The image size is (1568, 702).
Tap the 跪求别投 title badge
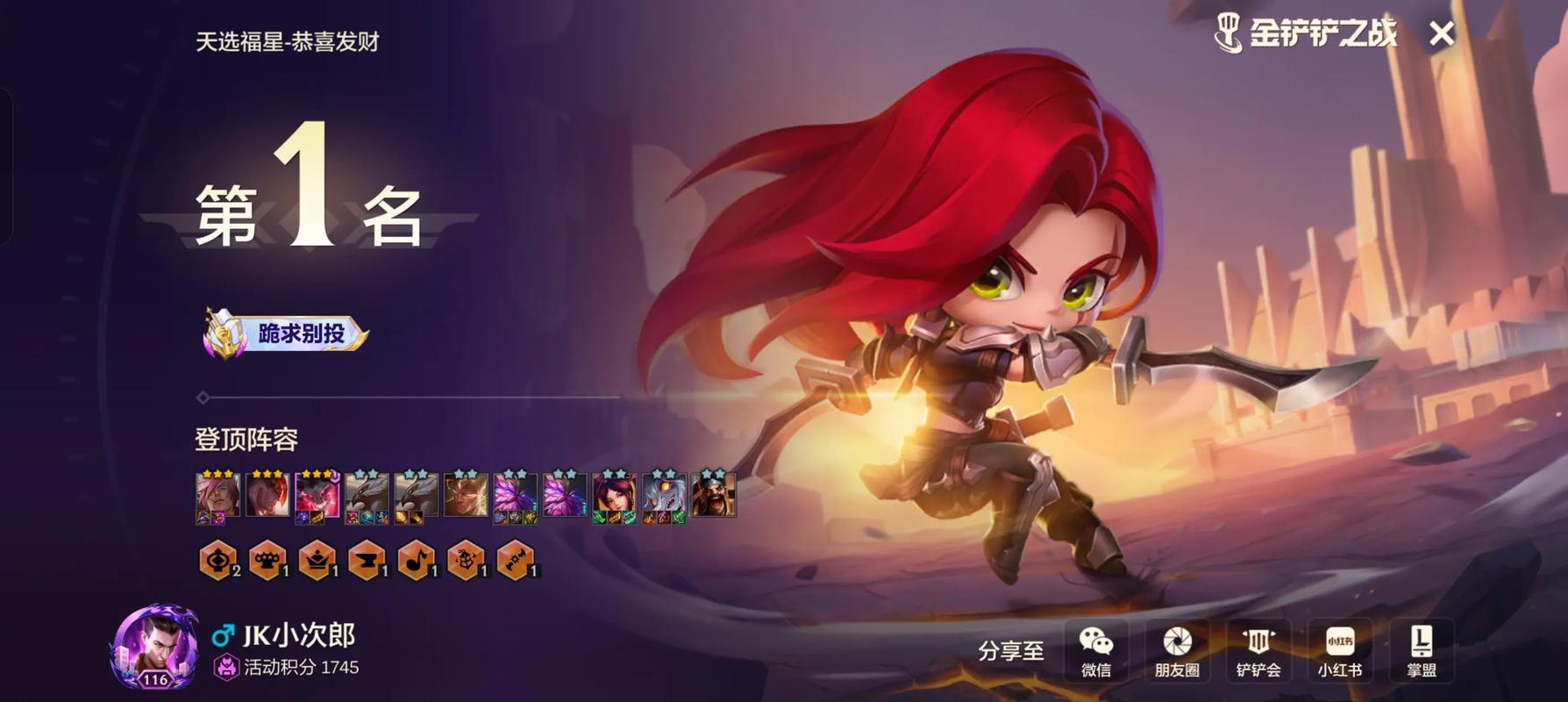point(286,333)
